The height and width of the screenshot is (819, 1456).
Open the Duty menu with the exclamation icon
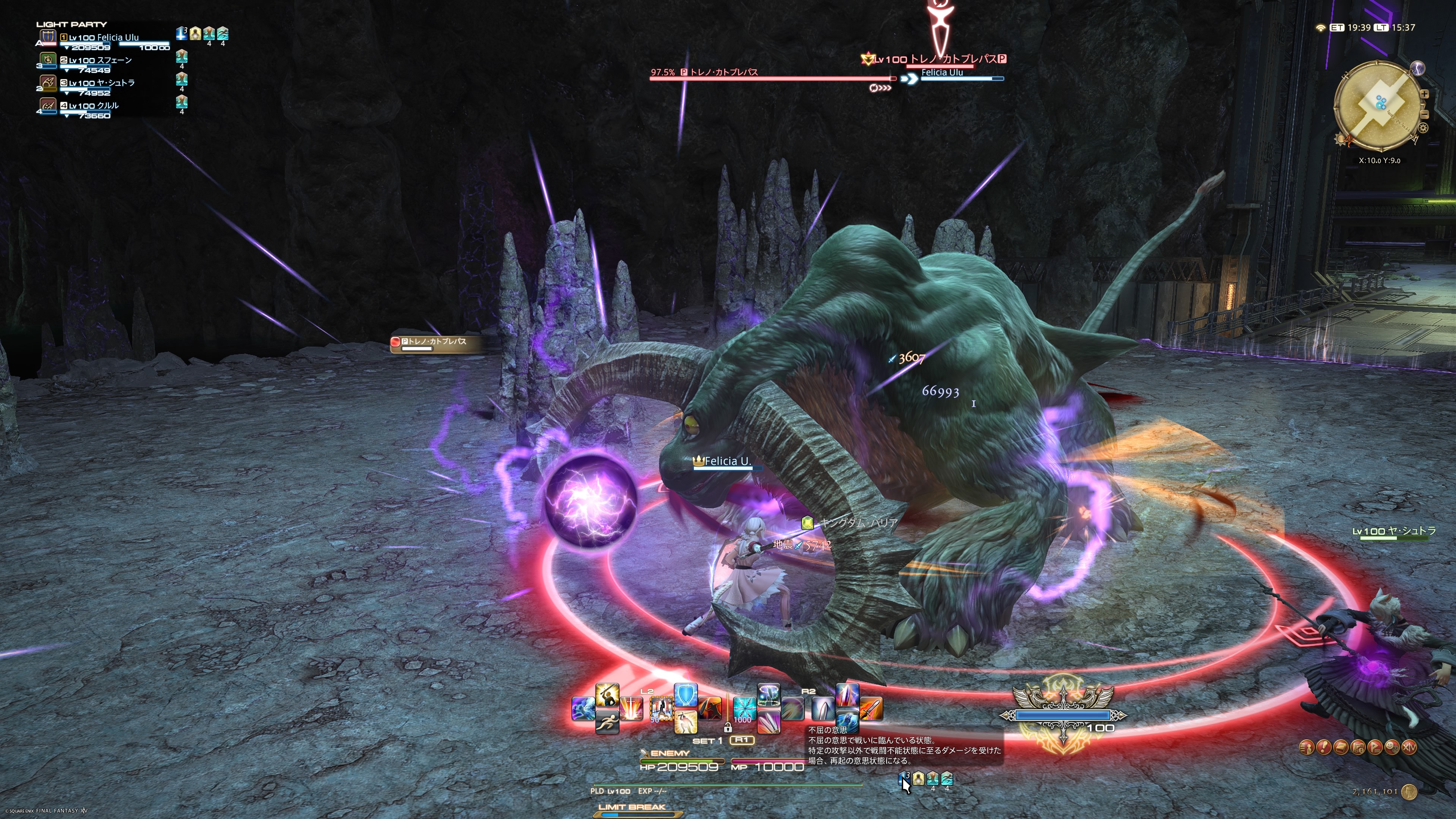[1324, 747]
